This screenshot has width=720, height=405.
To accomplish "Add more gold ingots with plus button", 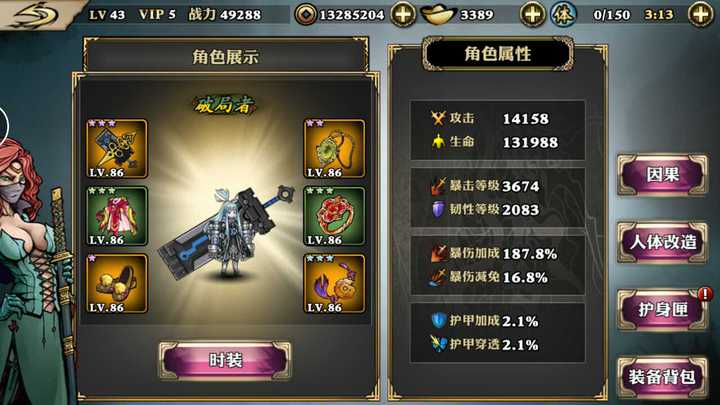I will click(533, 15).
